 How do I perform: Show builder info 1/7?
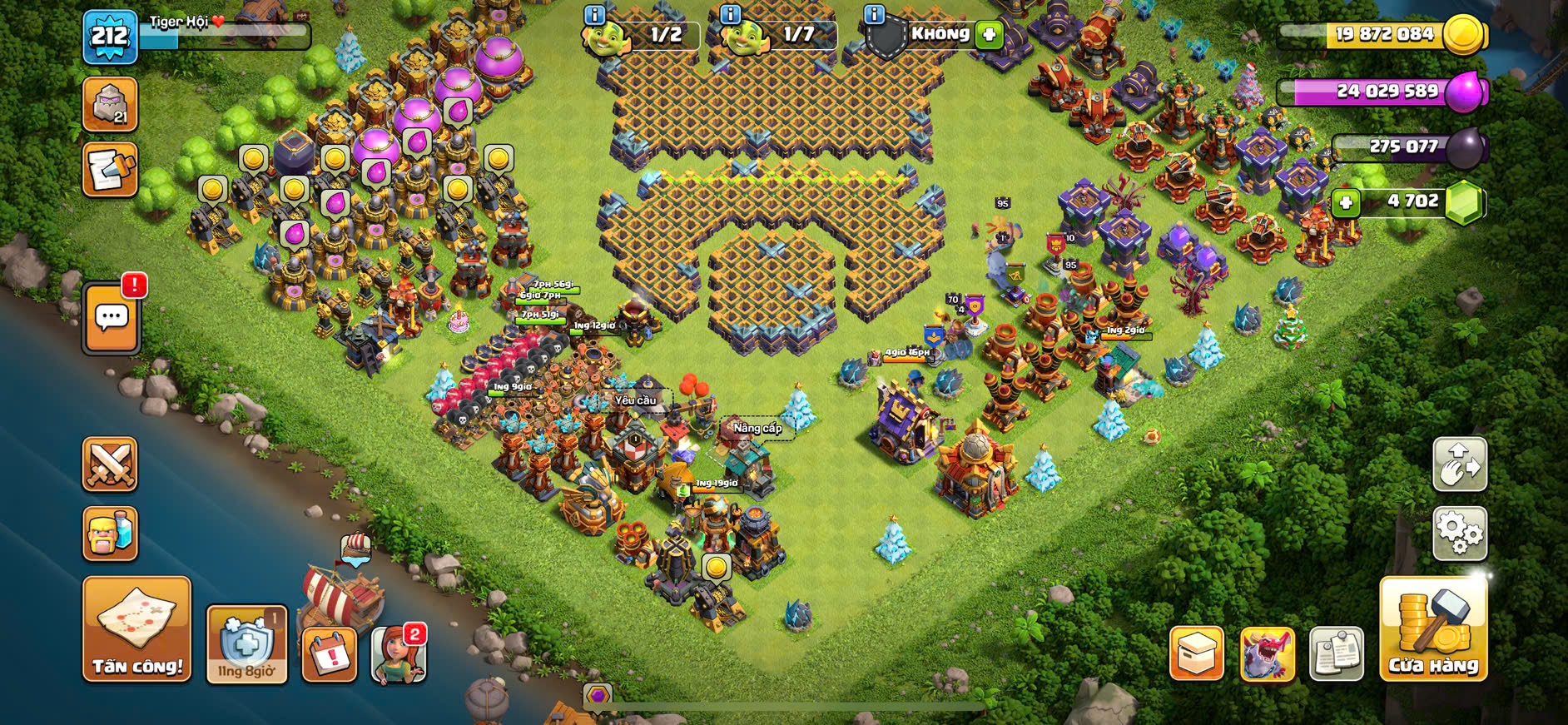point(730,14)
